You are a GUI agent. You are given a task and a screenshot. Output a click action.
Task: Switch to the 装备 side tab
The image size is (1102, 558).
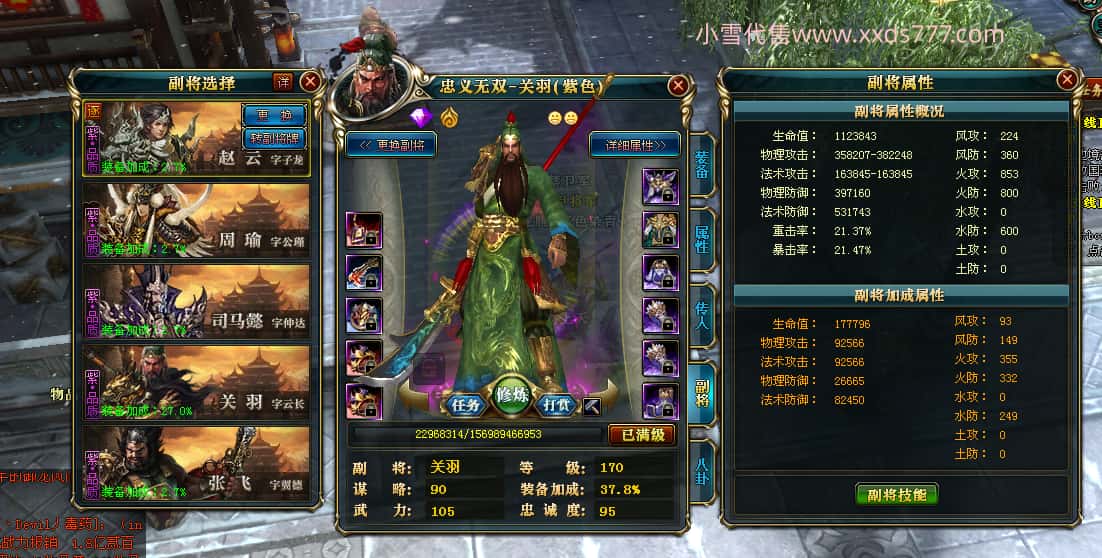(x=702, y=167)
